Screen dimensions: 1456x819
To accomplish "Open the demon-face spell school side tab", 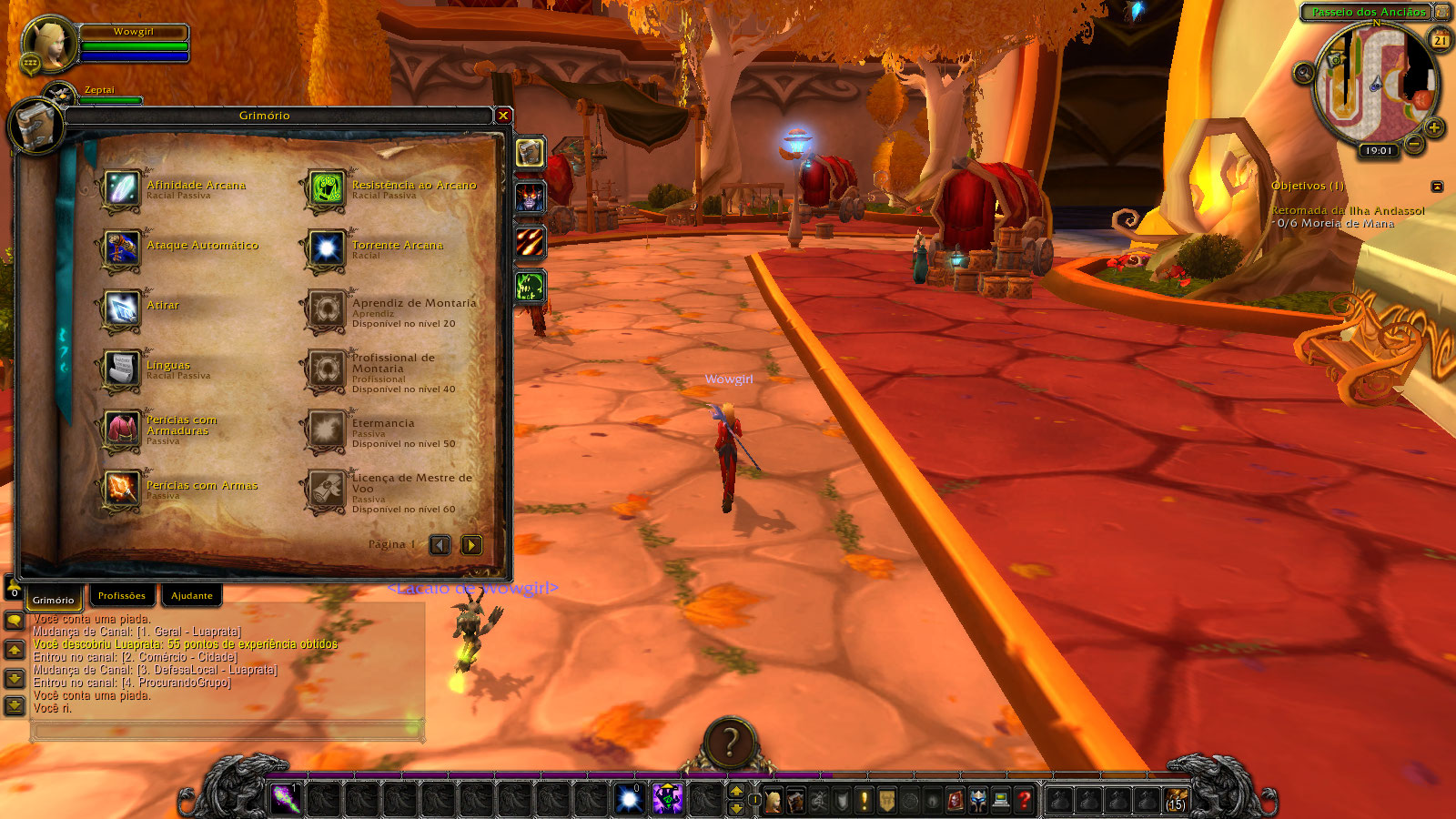I will click(x=531, y=197).
